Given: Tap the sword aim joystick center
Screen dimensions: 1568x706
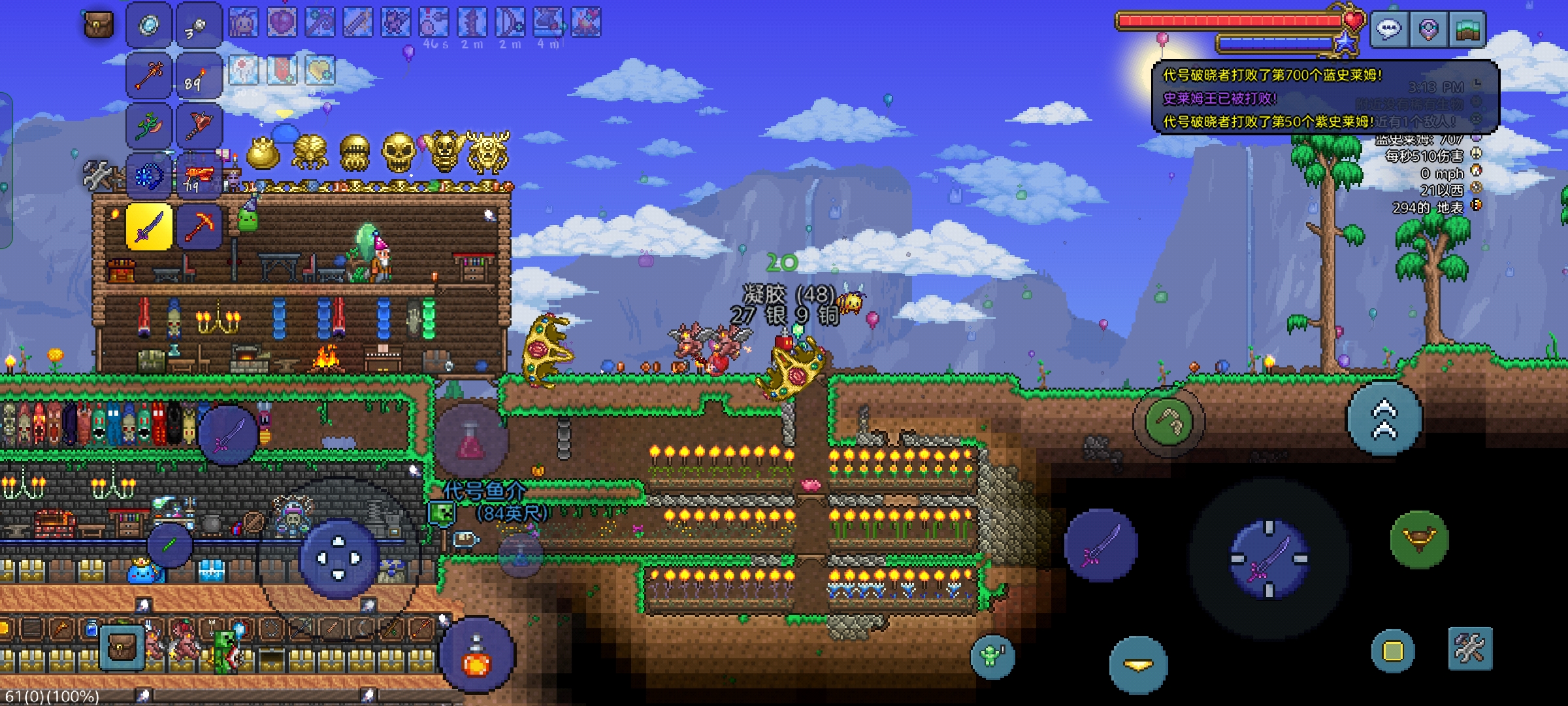Looking at the screenshot, I should pyautogui.click(x=1269, y=559).
